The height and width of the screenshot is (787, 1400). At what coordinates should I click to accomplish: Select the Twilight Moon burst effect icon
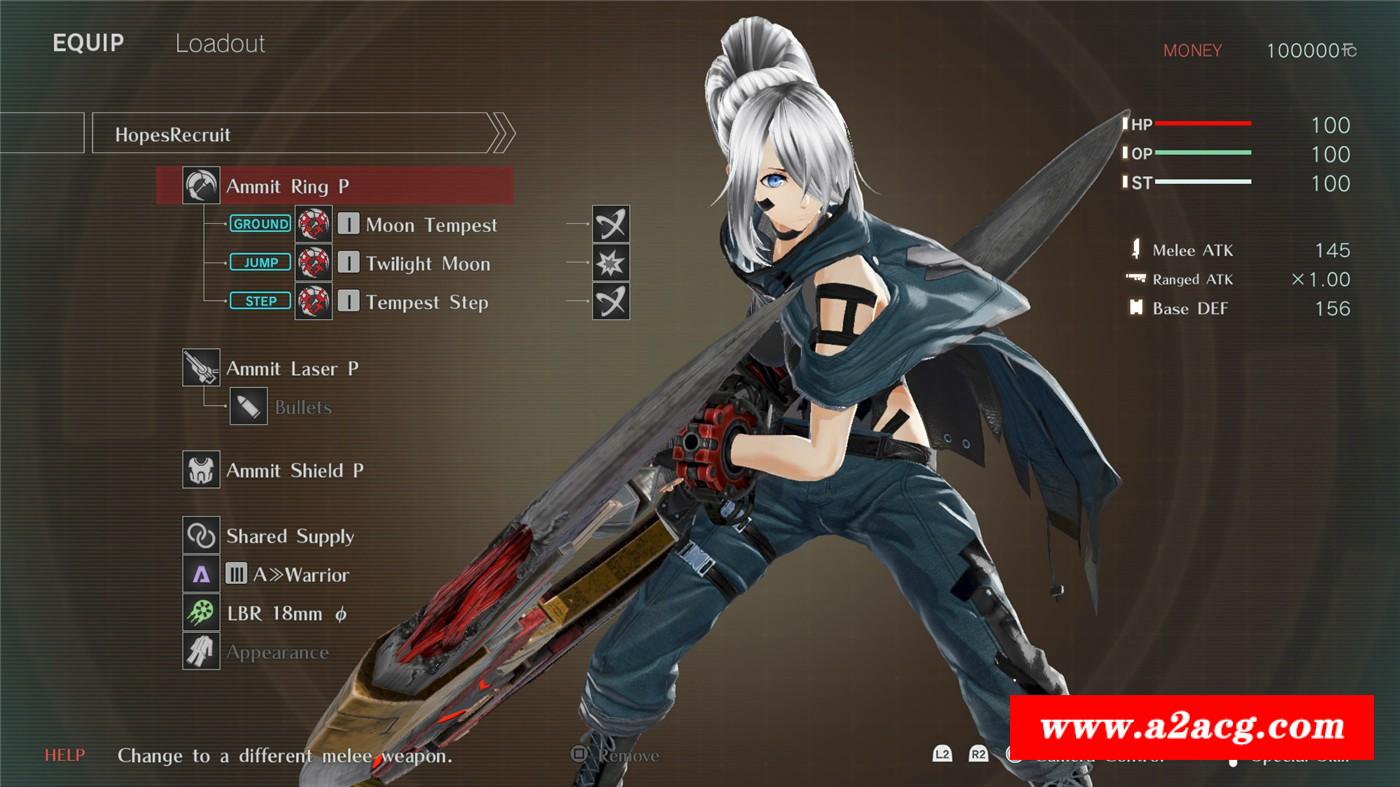(610, 264)
